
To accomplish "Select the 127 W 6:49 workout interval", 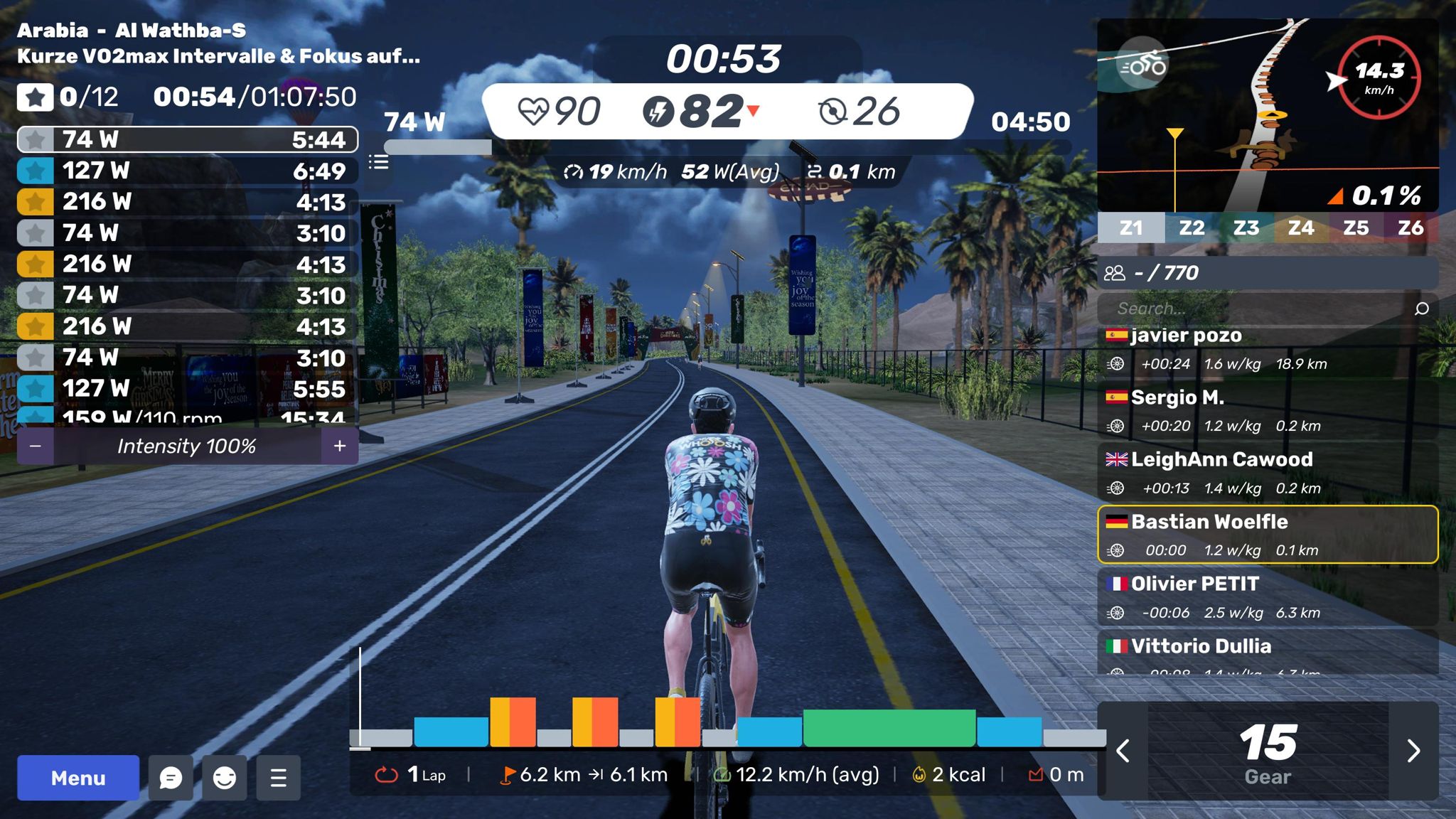I will (188, 171).
